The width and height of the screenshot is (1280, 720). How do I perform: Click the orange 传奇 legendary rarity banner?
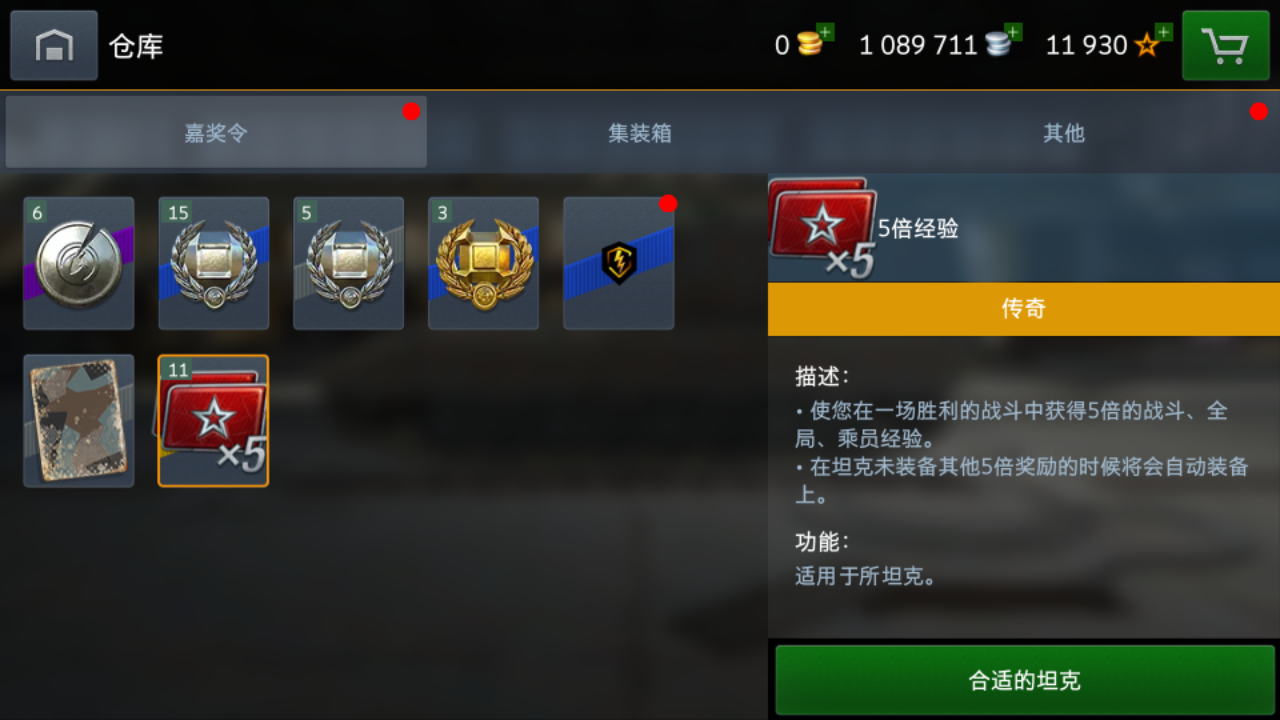tap(1022, 308)
